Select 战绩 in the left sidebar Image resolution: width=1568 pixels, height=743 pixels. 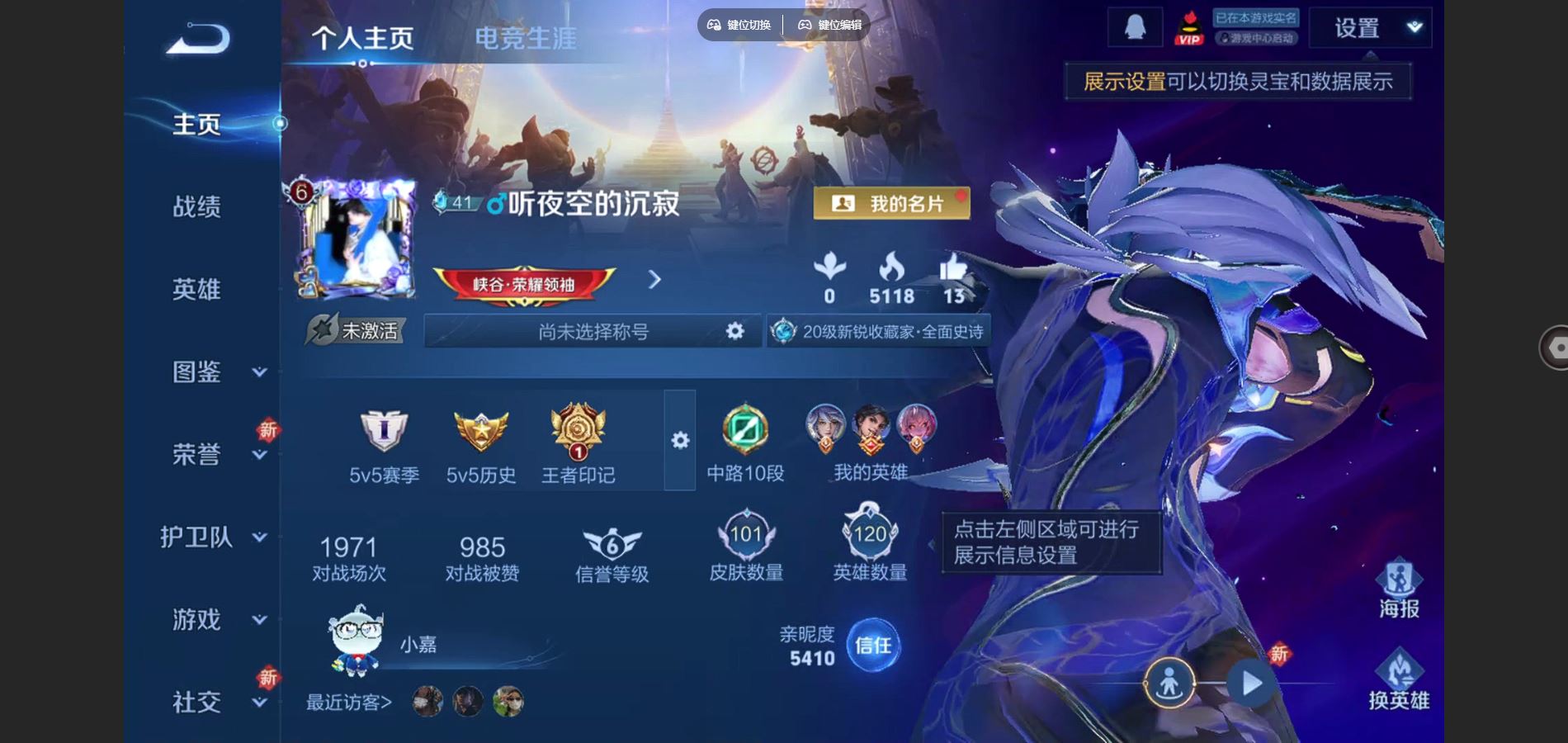tap(198, 208)
